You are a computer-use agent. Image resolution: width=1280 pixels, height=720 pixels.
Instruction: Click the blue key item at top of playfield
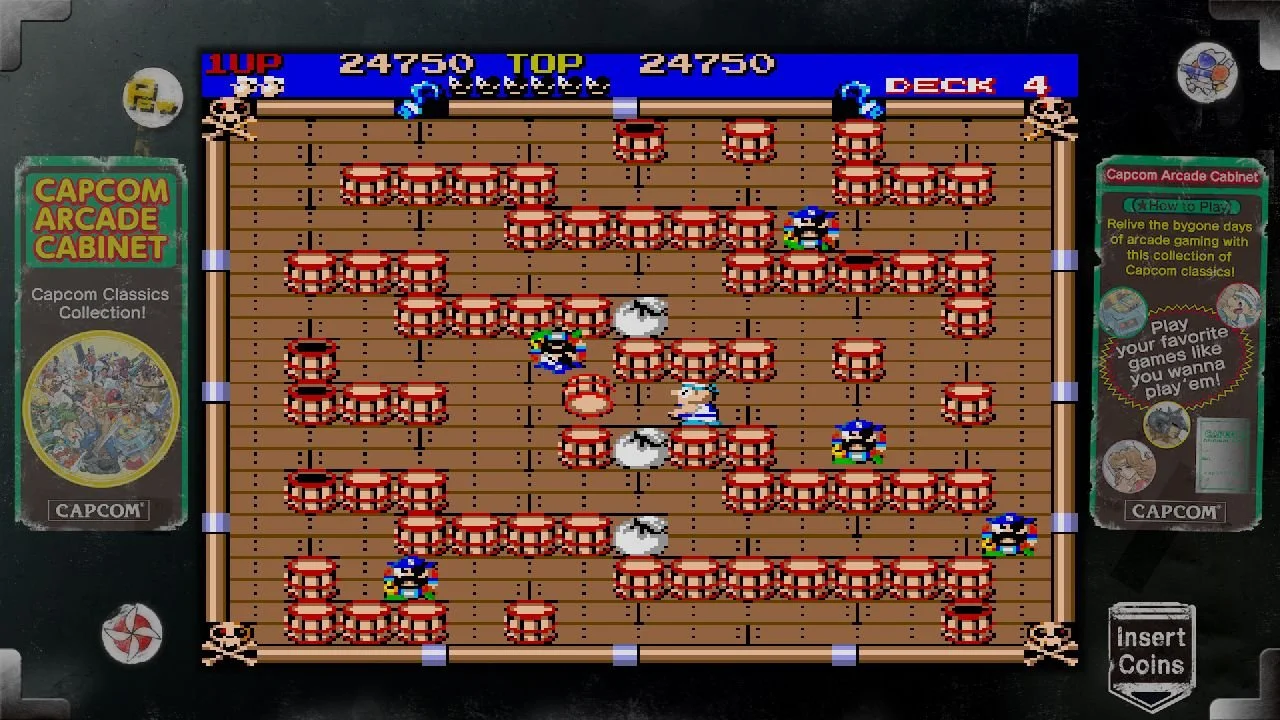[x=420, y=95]
